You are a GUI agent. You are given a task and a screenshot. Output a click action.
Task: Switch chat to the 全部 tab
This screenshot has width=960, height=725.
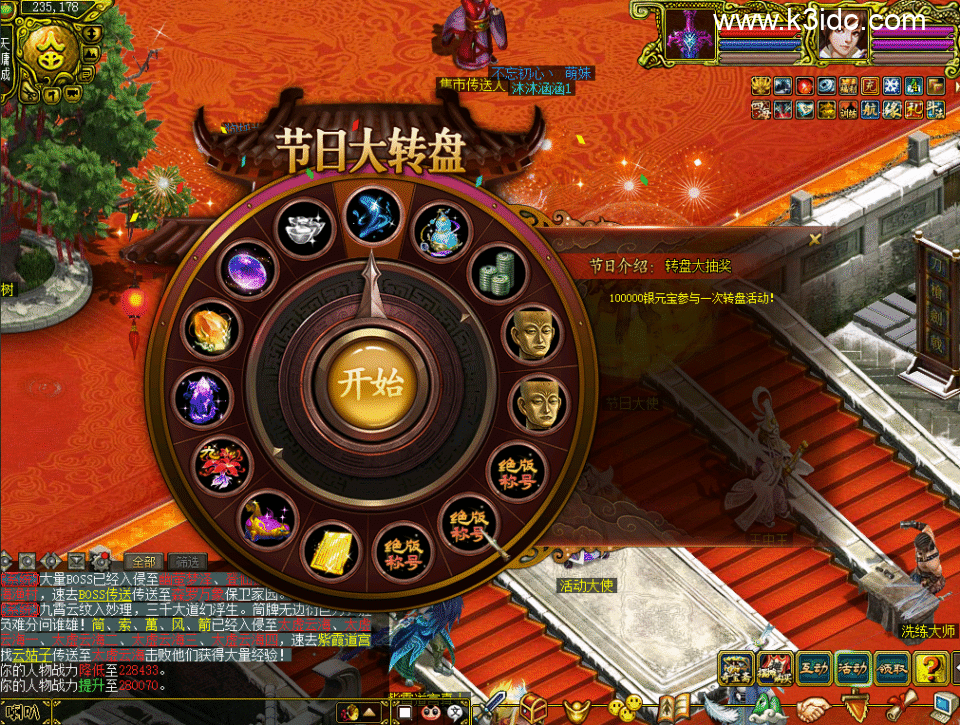(x=144, y=562)
